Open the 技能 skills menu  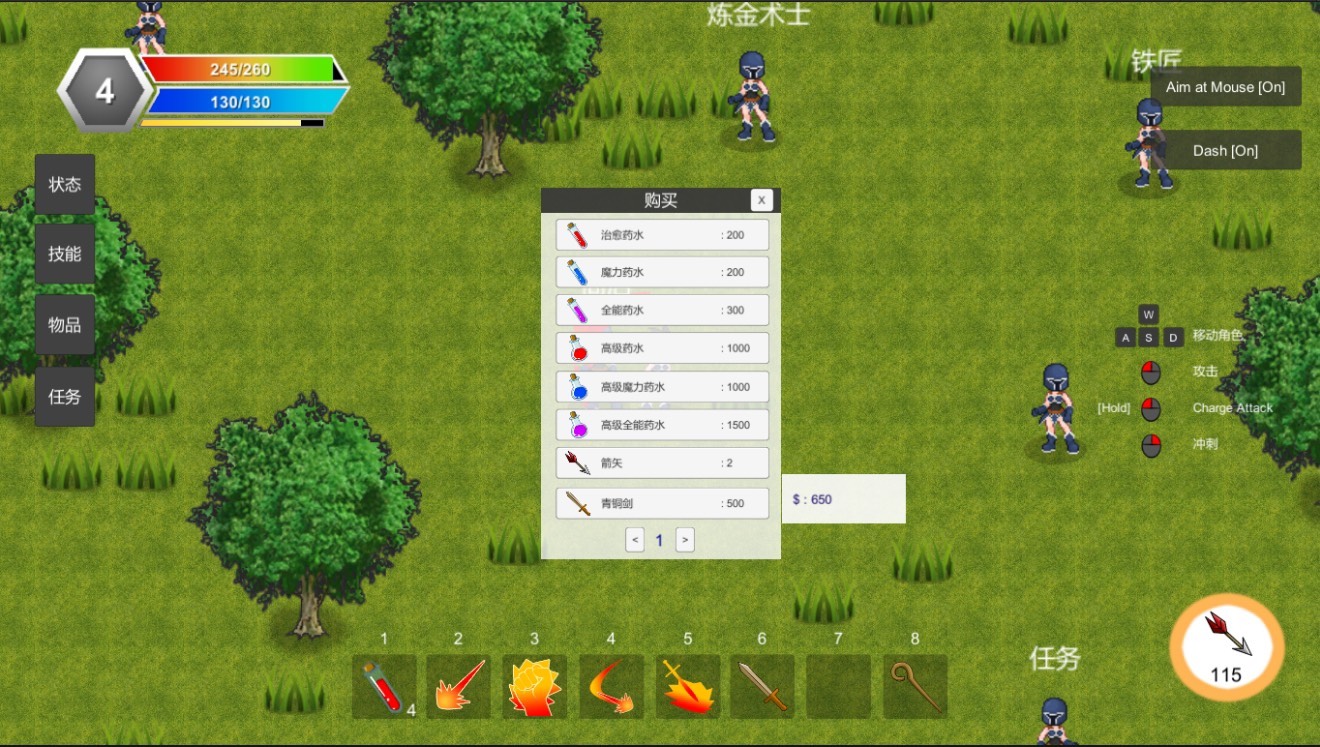pos(65,254)
